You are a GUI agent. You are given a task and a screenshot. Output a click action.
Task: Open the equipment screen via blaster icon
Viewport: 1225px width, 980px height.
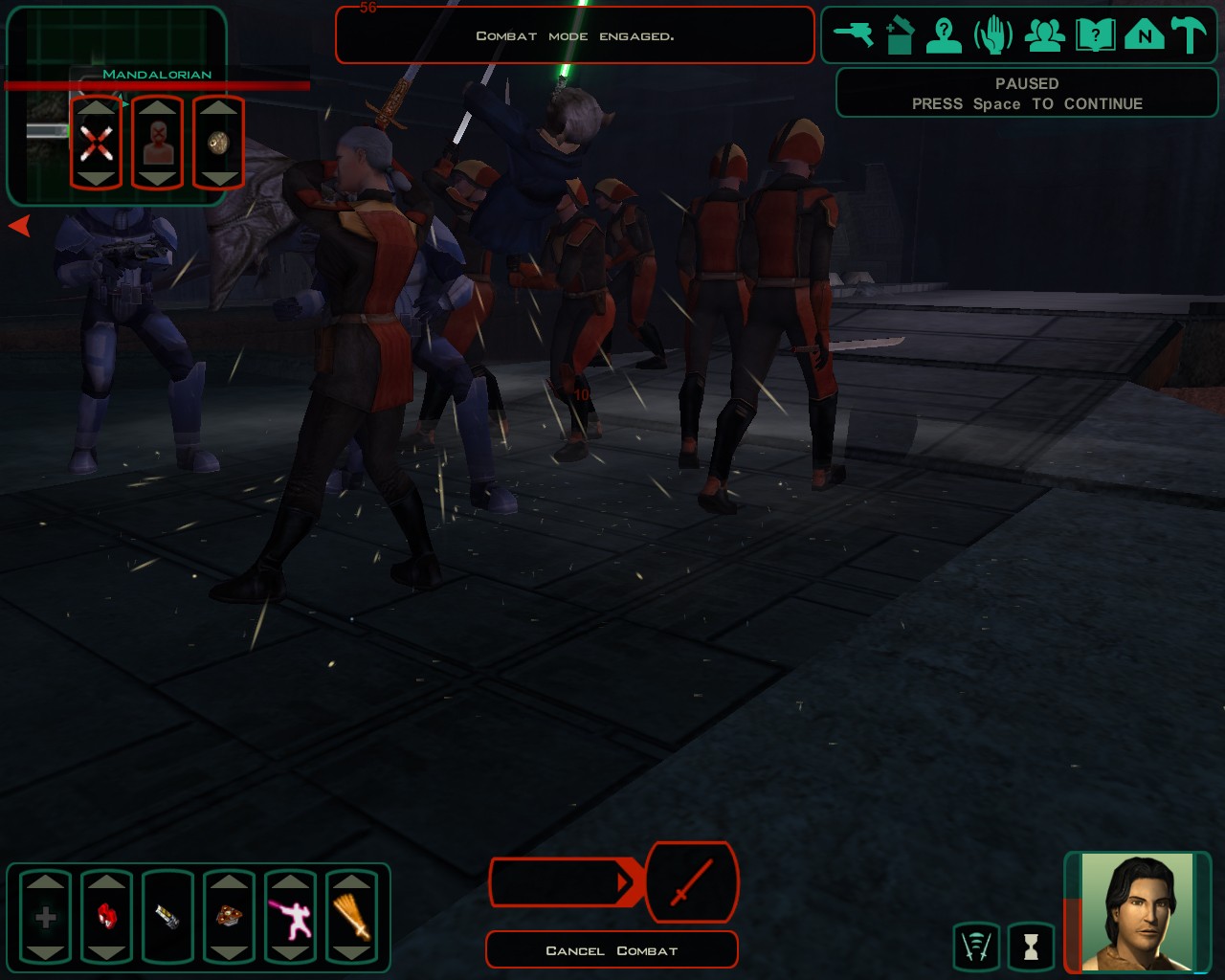tap(854, 35)
